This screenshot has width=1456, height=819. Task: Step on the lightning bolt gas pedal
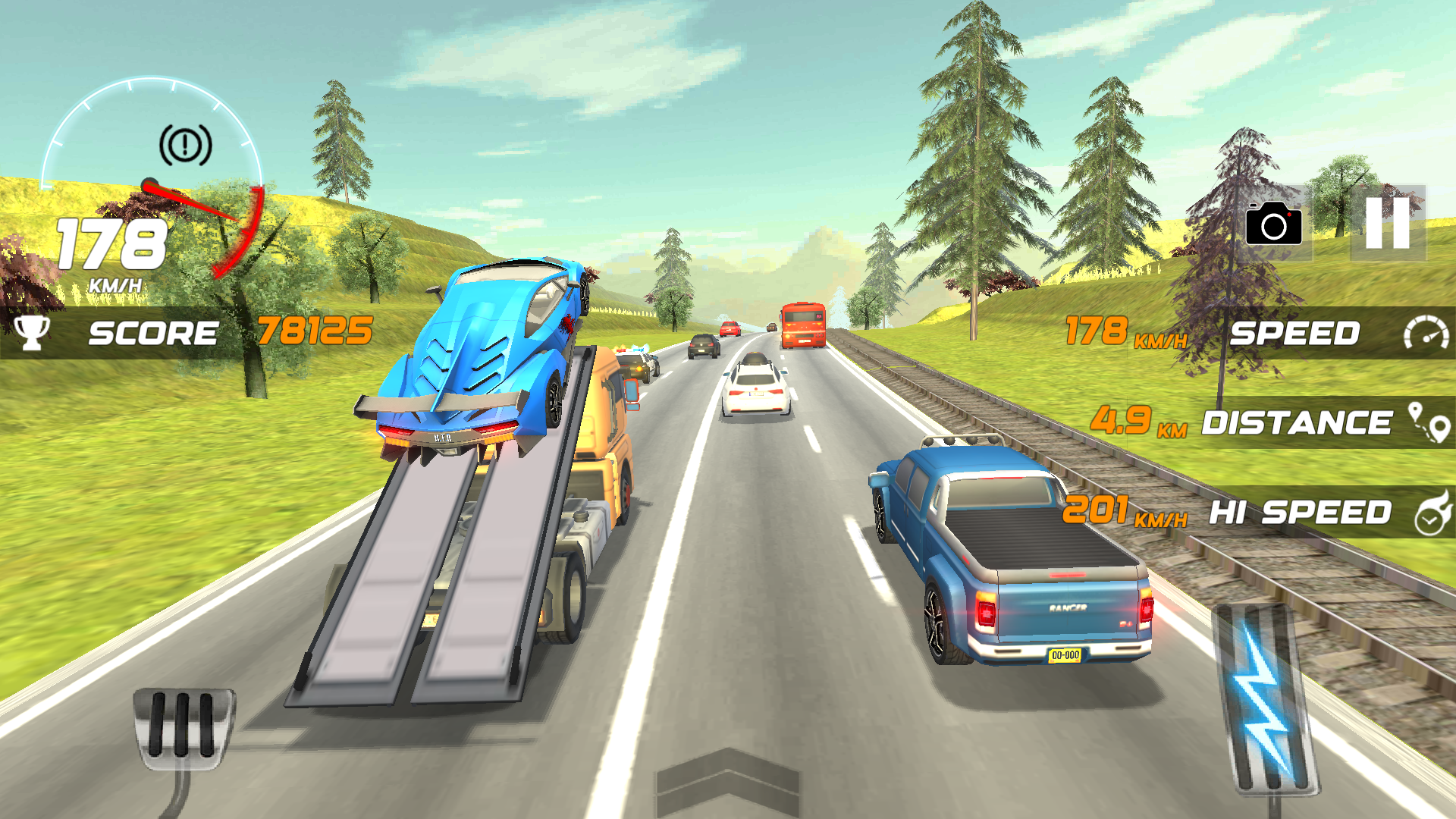tap(1265, 698)
